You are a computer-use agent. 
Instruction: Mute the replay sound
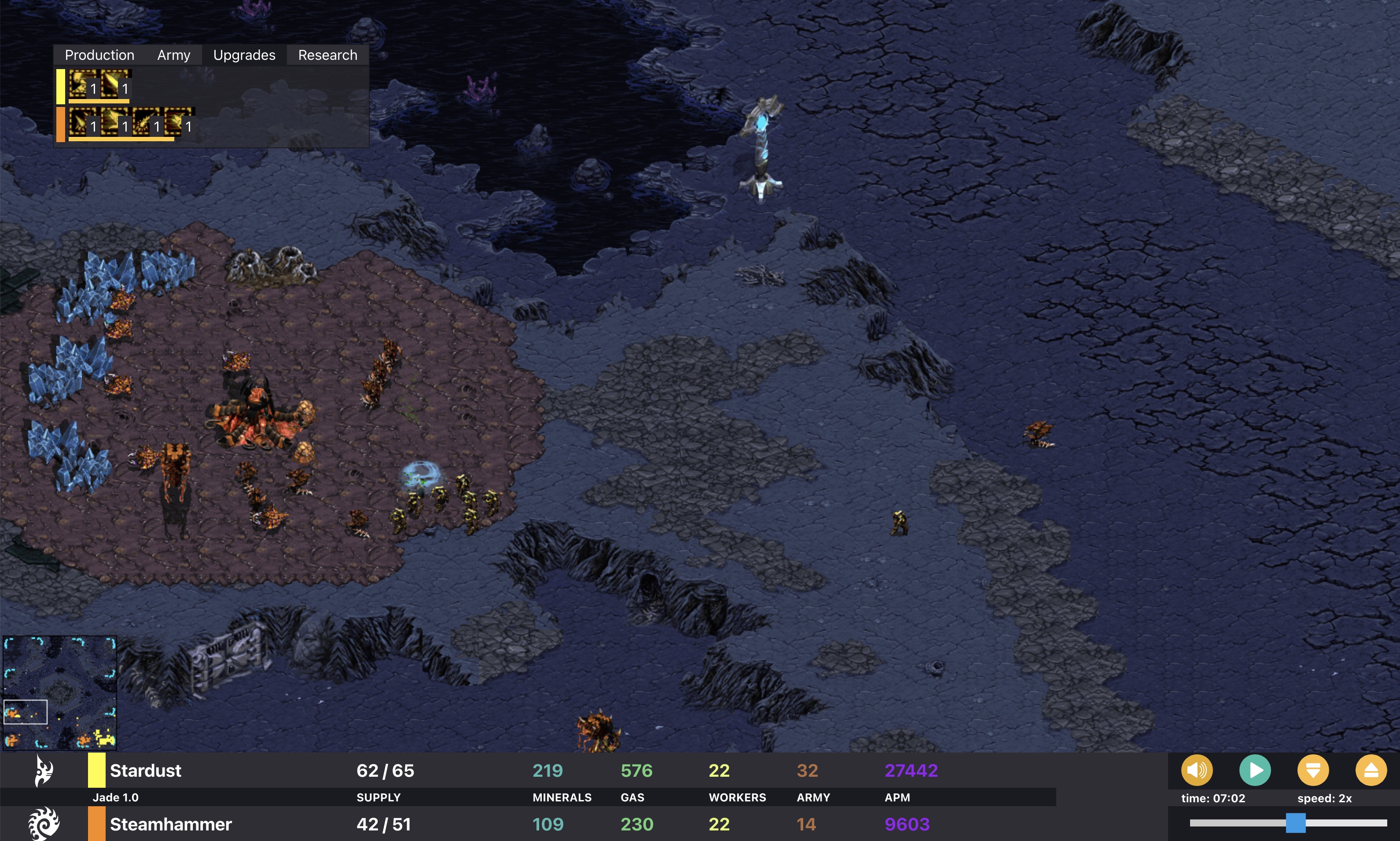pyautogui.click(x=1197, y=770)
